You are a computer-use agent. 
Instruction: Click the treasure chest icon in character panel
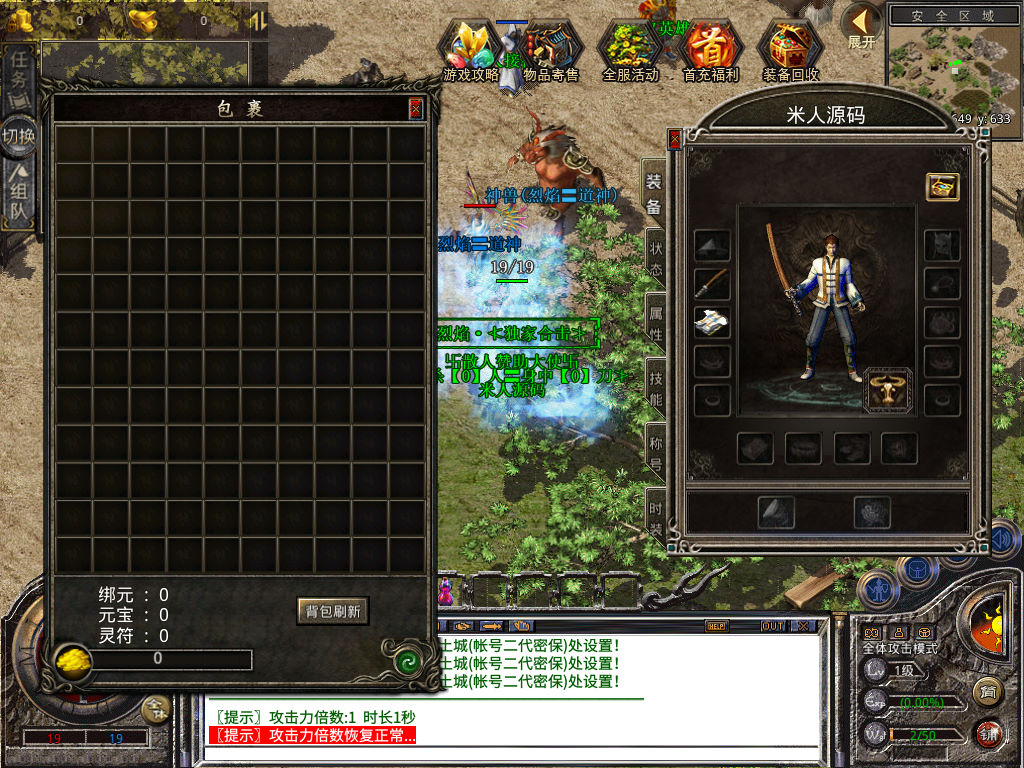pyautogui.click(x=942, y=187)
